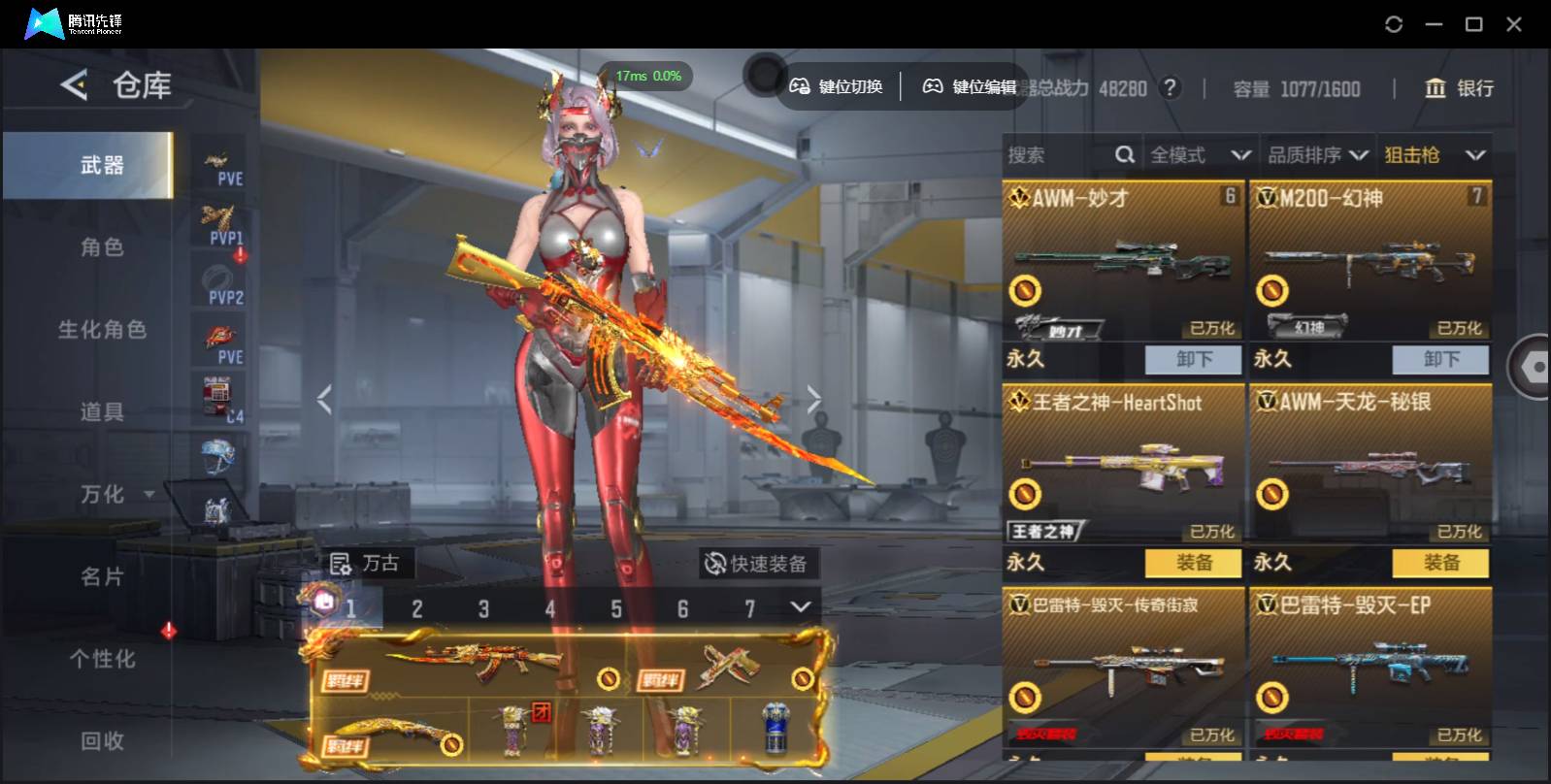Open 快速装备 quick equip
This screenshot has height=784, width=1551.
click(757, 564)
